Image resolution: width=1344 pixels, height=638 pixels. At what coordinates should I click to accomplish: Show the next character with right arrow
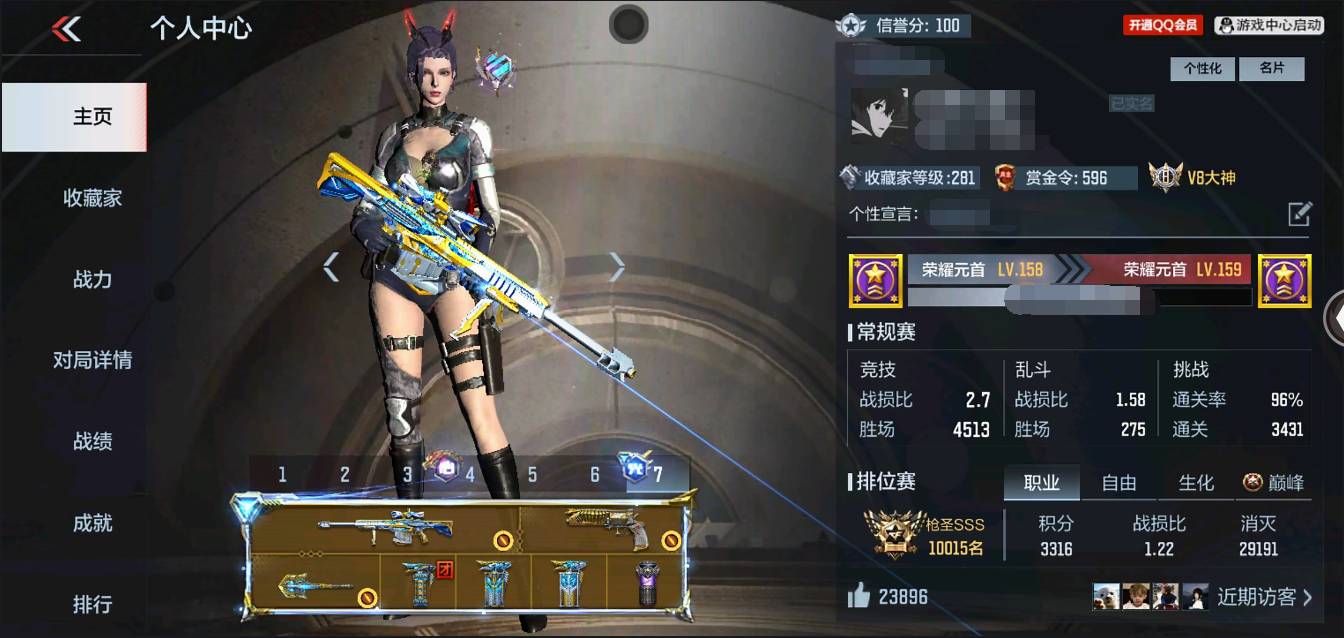click(x=617, y=266)
